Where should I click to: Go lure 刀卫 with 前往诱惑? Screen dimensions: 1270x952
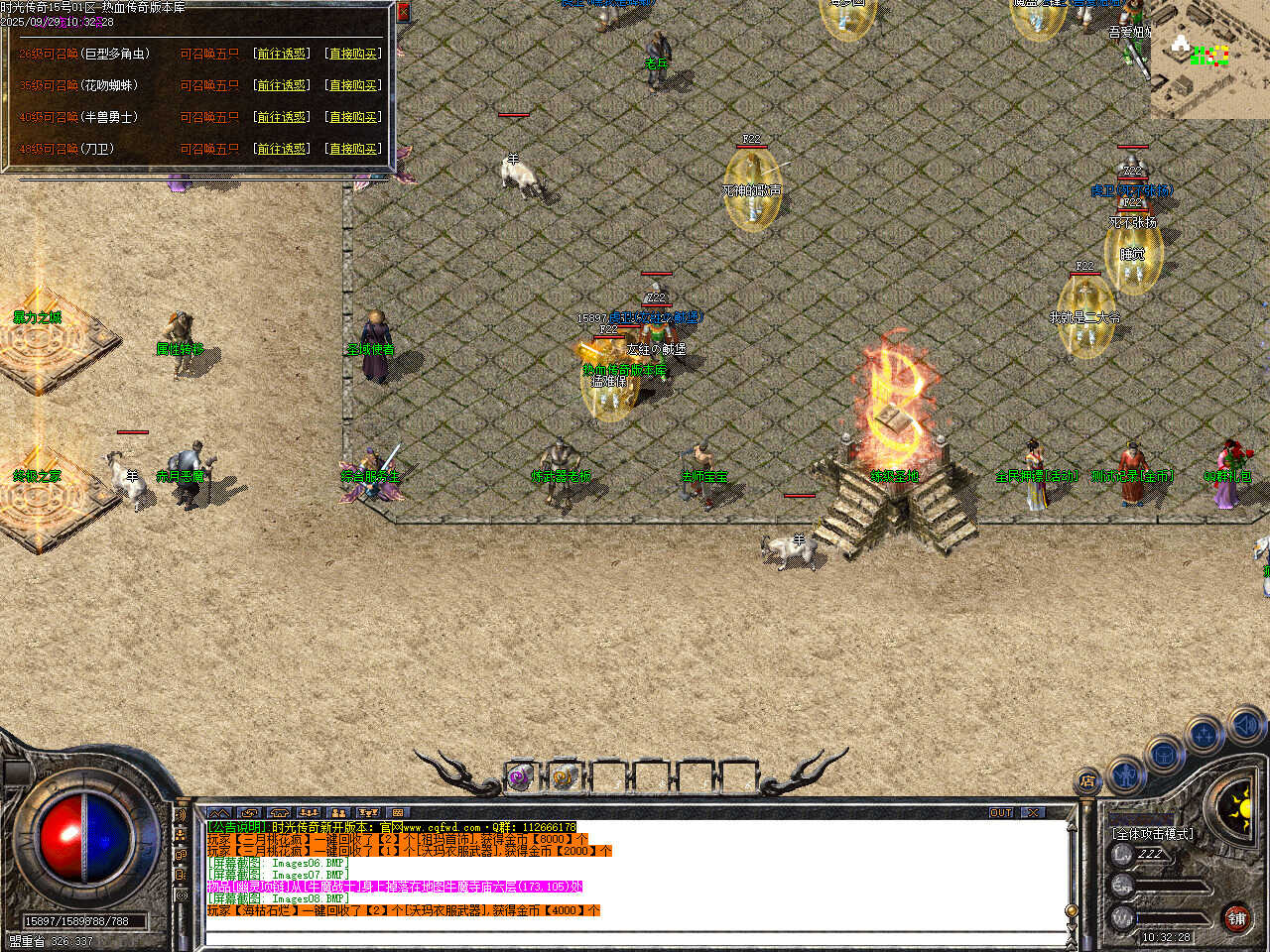(282, 149)
